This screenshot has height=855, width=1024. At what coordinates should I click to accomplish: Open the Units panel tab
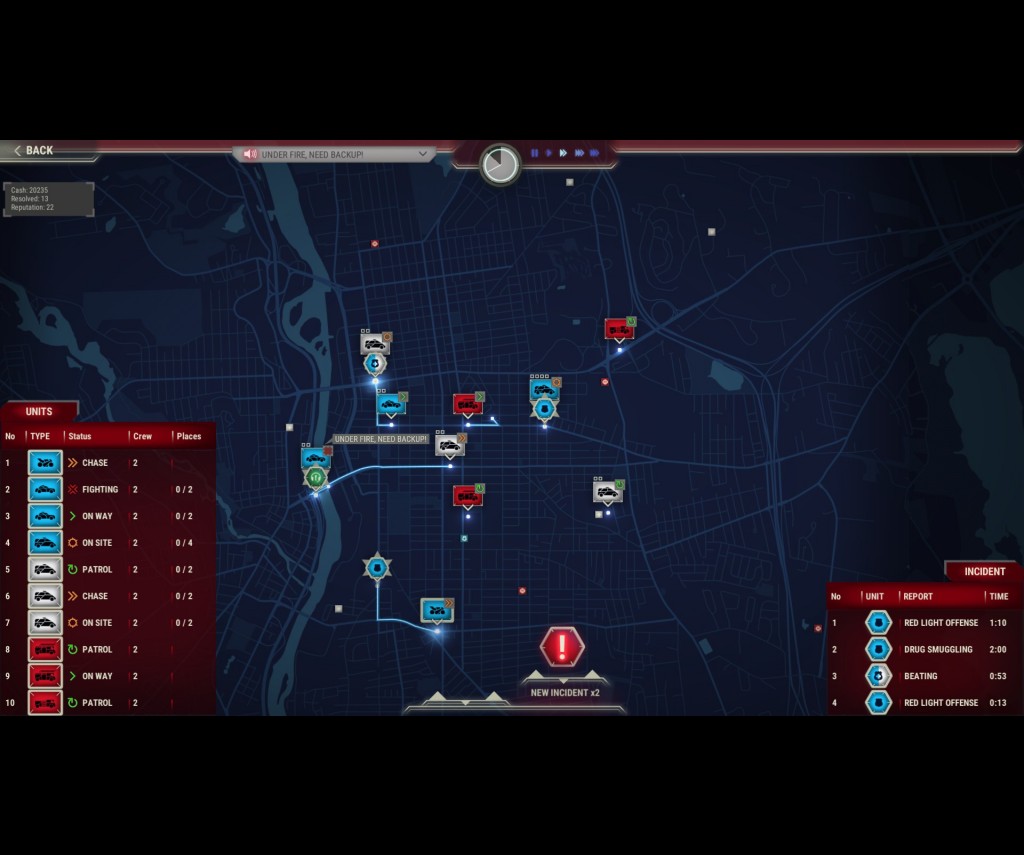[x=39, y=411]
